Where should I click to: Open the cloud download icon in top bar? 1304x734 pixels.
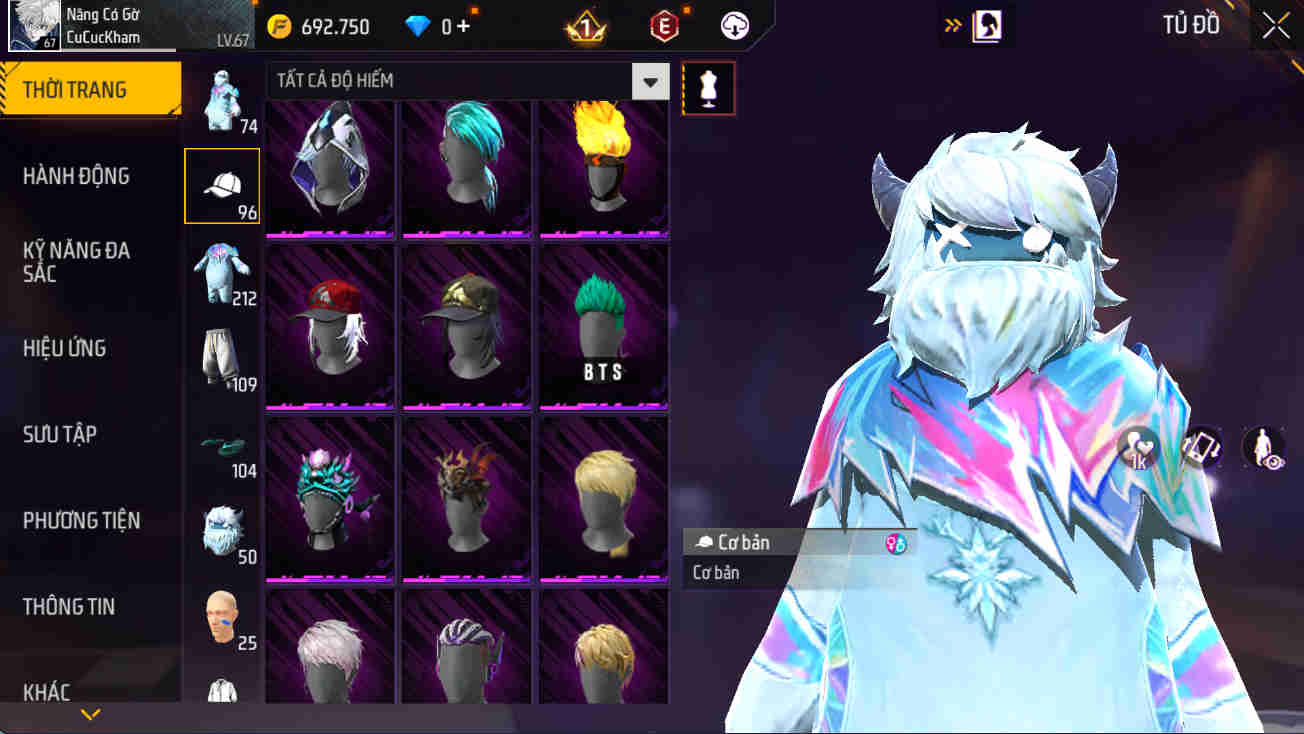735,26
